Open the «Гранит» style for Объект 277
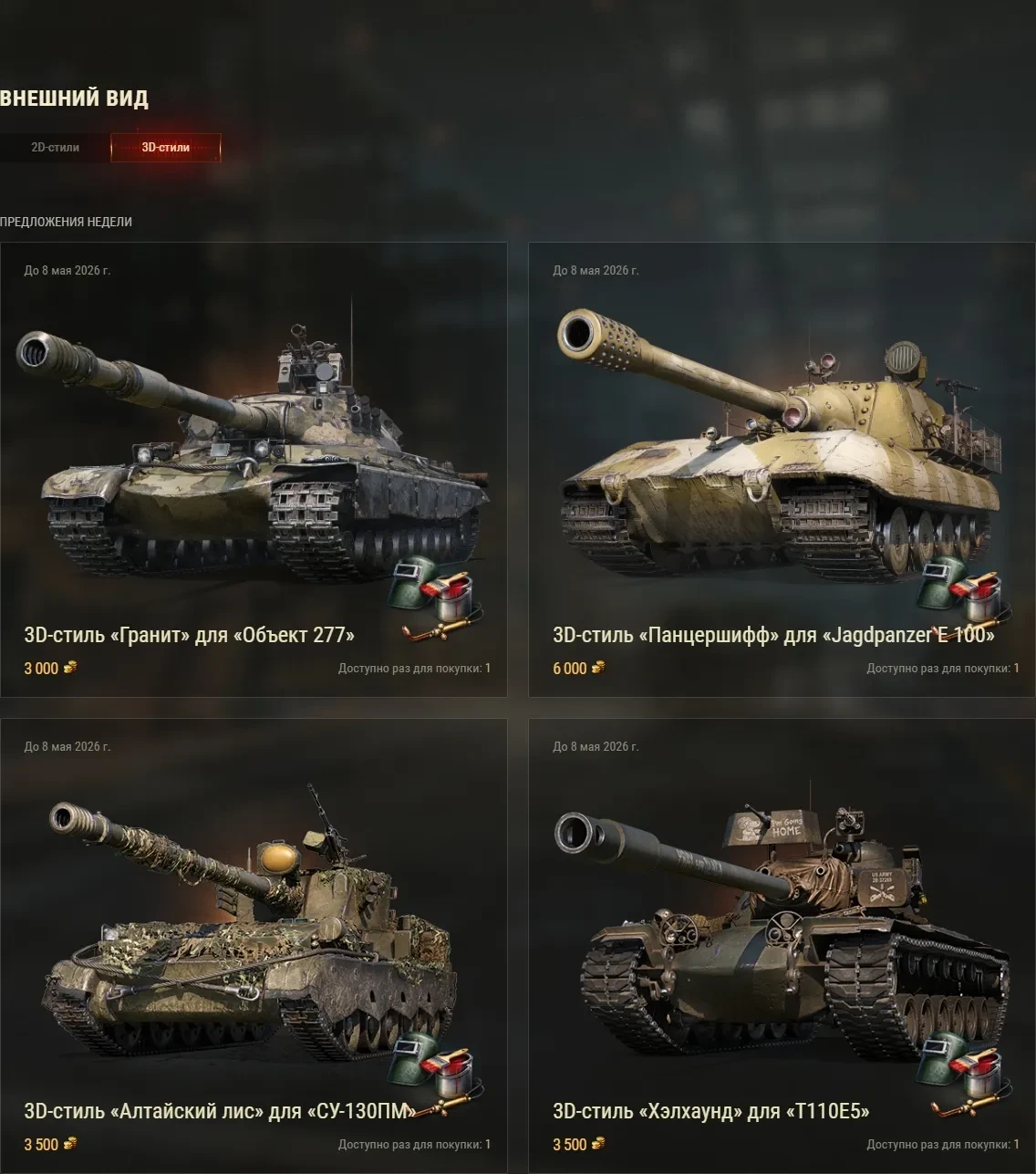The width and height of the screenshot is (1036, 1174). click(x=254, y=469)
